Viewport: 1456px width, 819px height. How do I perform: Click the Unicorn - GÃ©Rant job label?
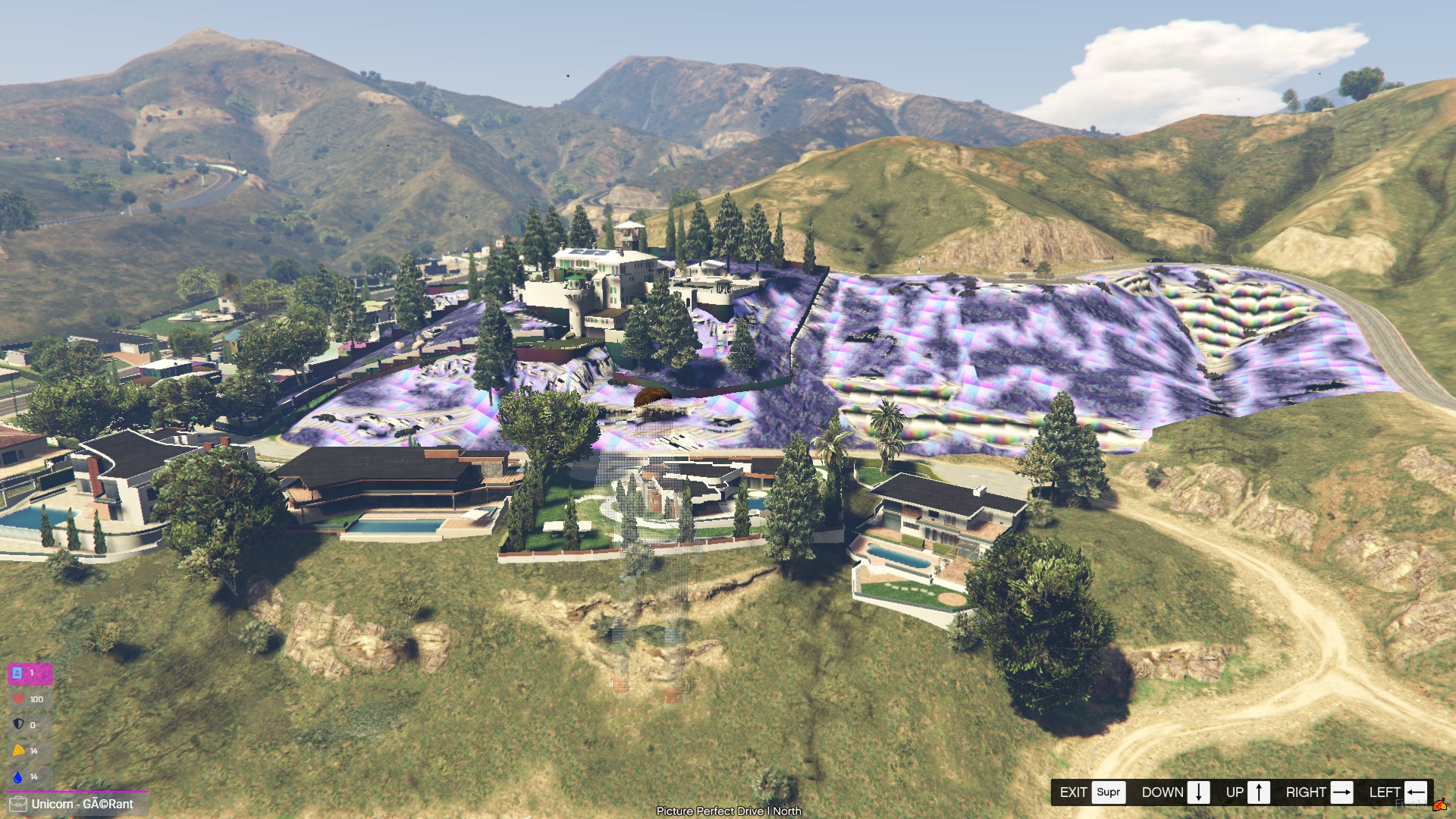coord(83,803)
